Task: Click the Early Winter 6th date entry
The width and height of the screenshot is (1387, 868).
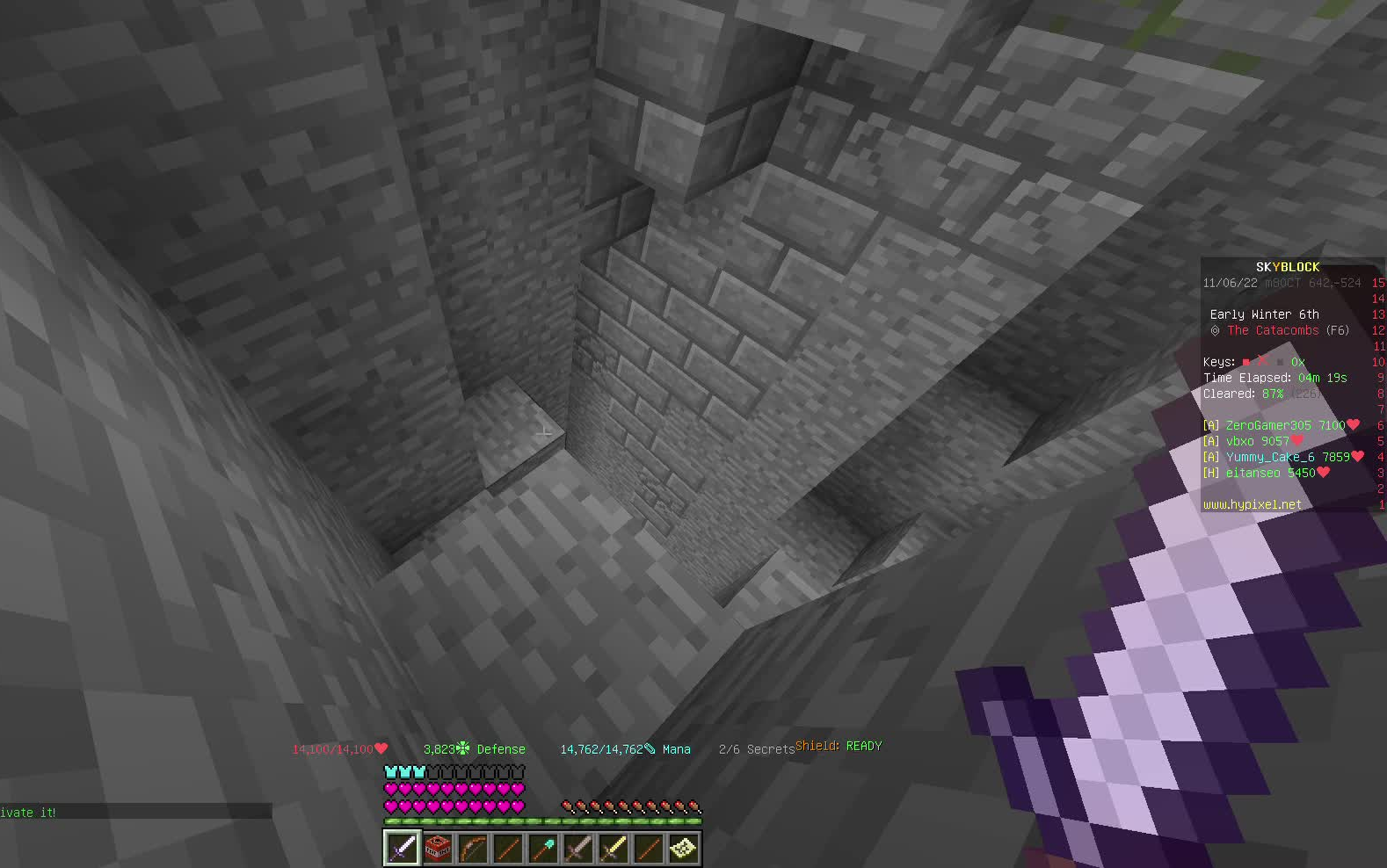Action: tap(1266, 314)
